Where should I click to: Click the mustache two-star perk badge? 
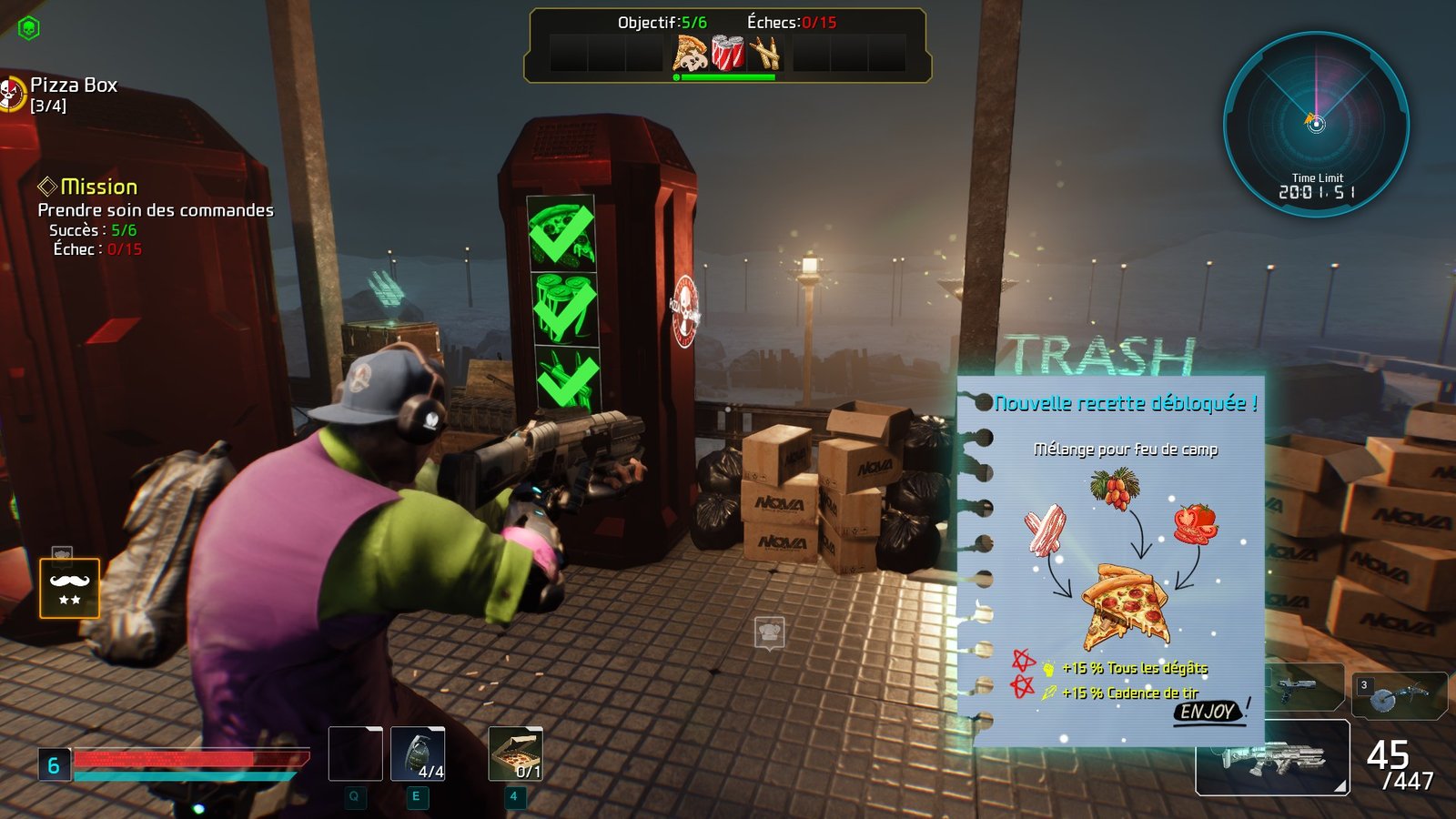click(69, 588)
